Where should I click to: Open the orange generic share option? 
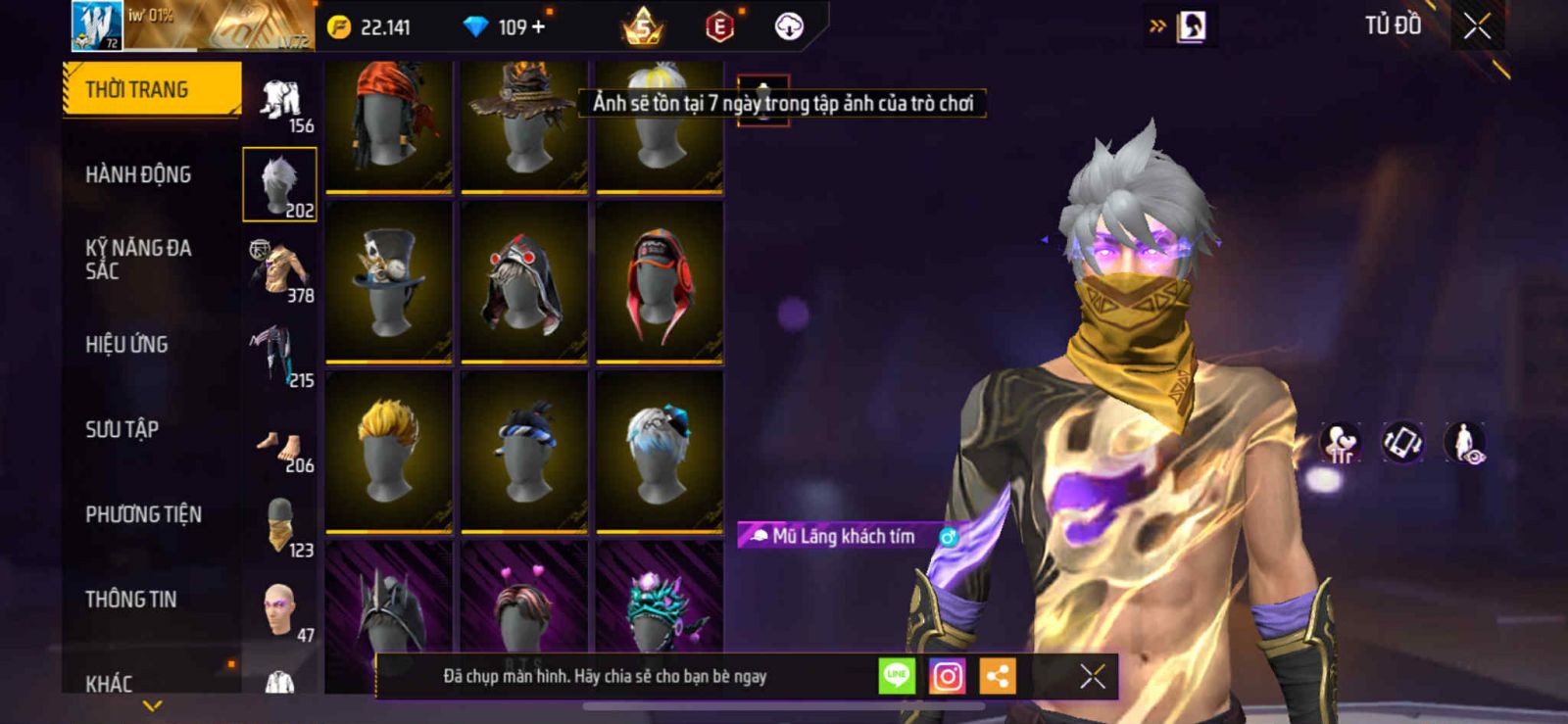click(998, 676)
